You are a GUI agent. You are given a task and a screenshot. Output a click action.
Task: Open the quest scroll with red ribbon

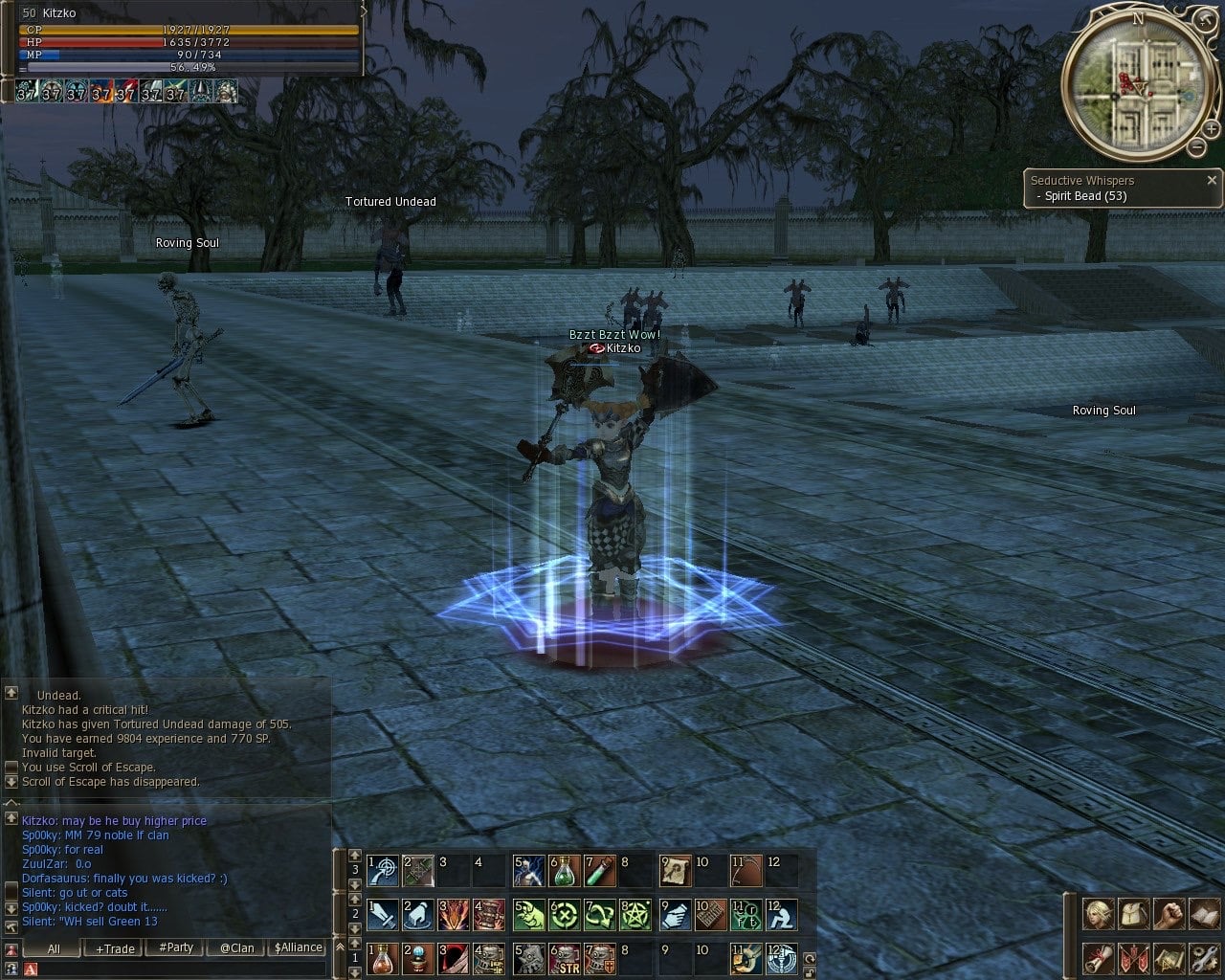pos(1098,957)
